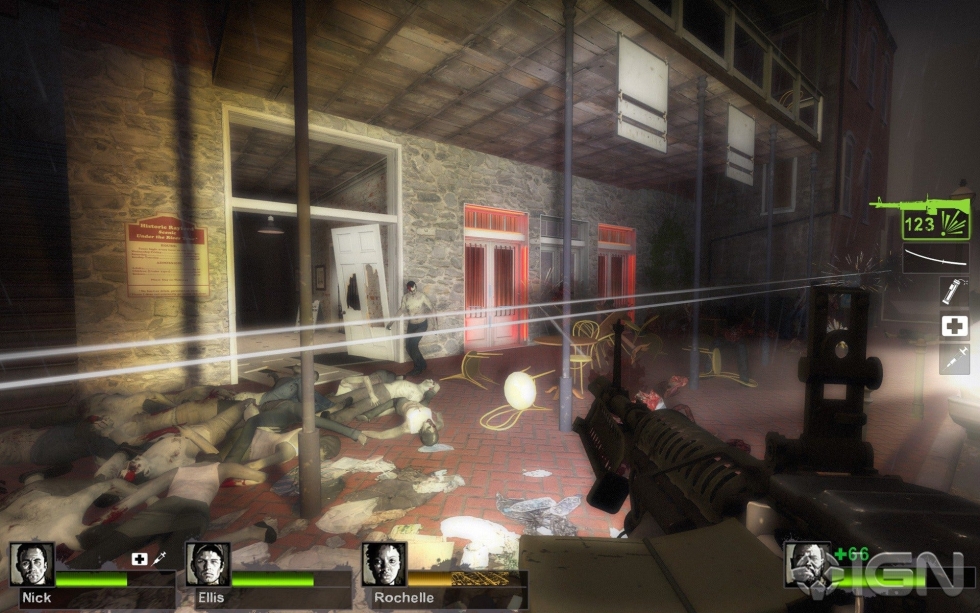Click Nick's first aid kit indicator
The width and height of the screenshot is (980, 613).
tap(139, 558)
